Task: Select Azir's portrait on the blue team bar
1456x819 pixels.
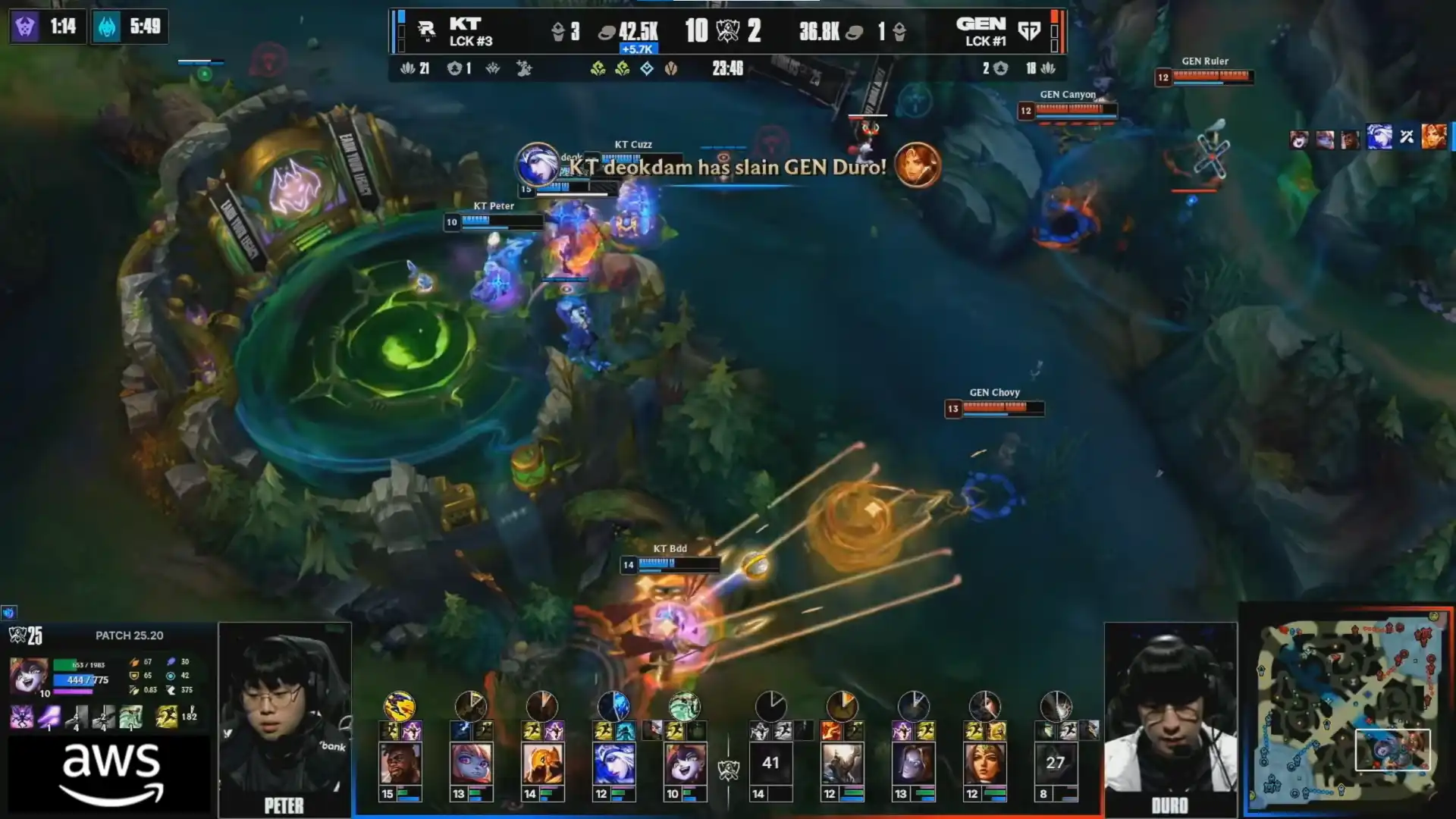Action: [542, 763]
